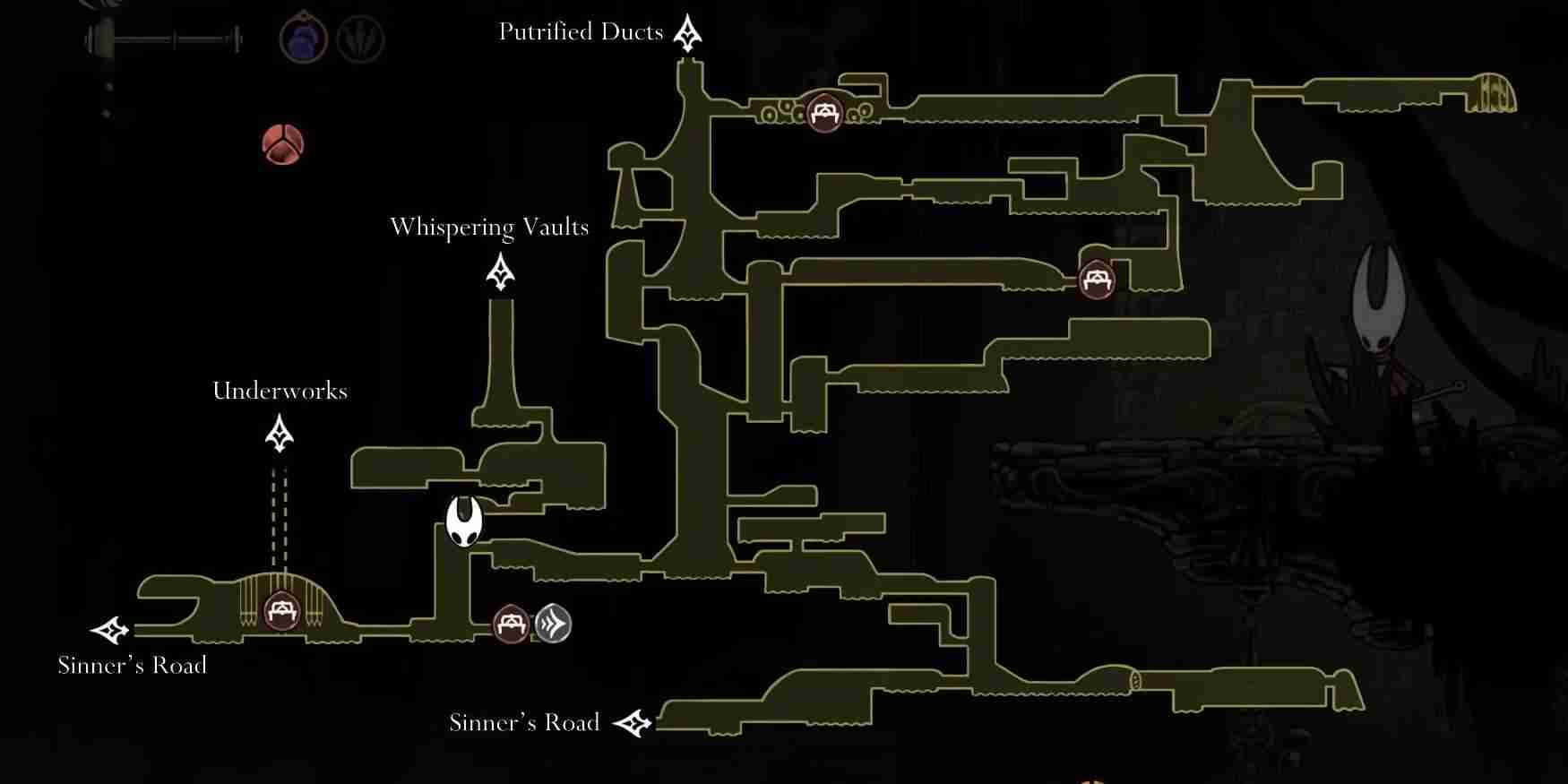Click the Underworks label text
Image resolution: width=1568 pixels, height=784 pixels.
[280, 391]
